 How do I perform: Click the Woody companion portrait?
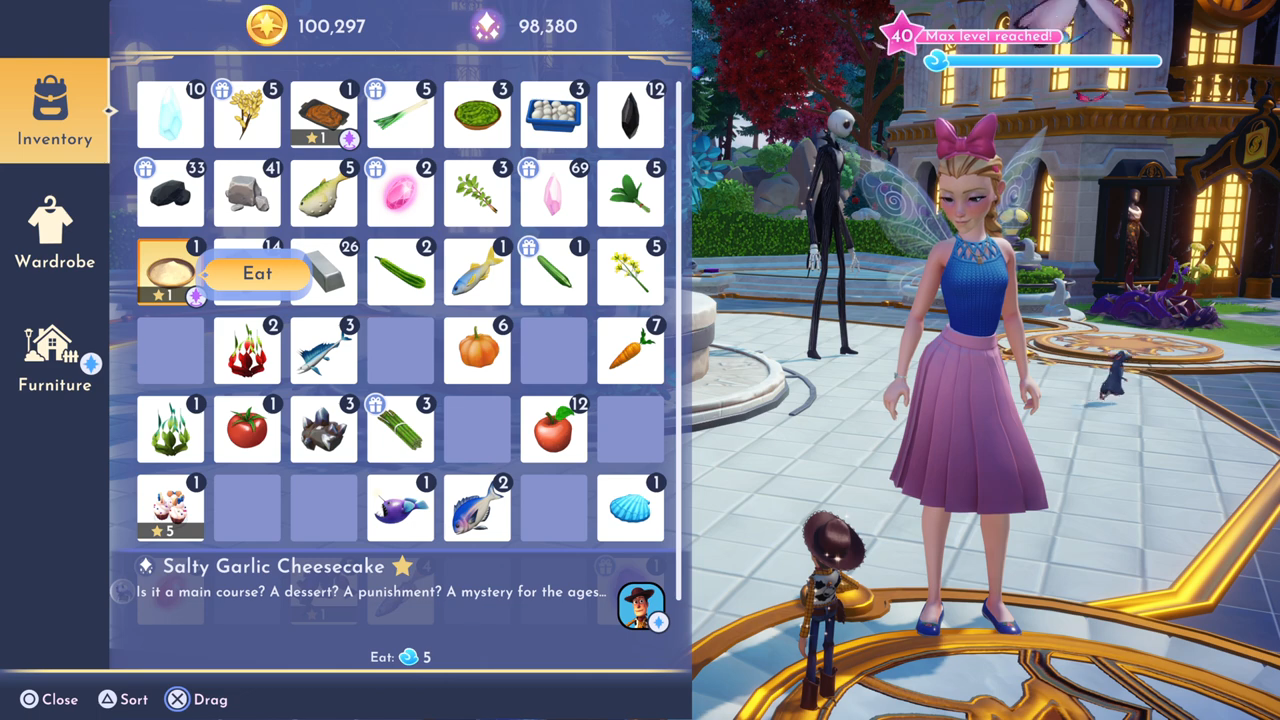coord(641,606)
